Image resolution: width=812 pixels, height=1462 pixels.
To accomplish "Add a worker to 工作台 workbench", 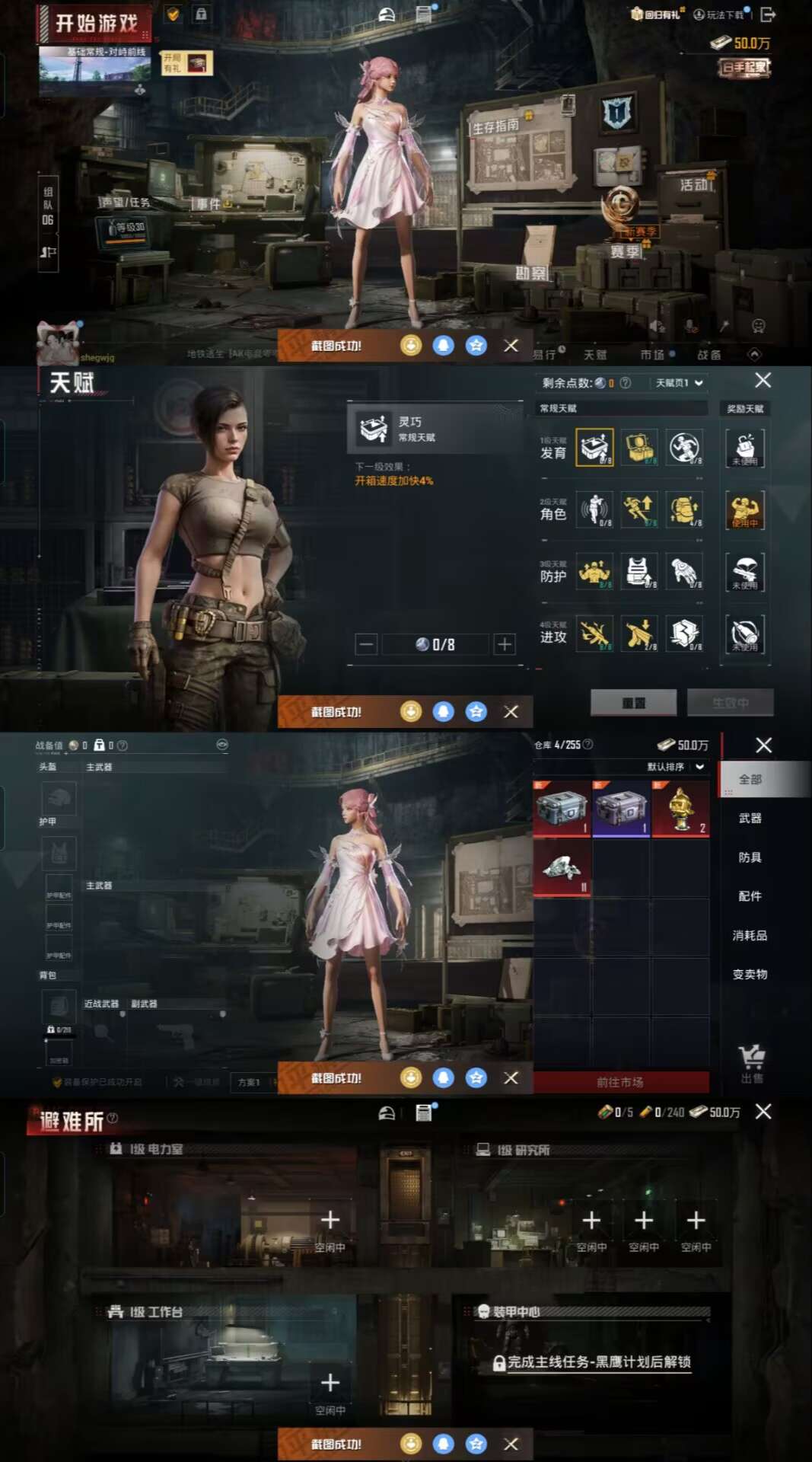I will (x=330, y=1383).
